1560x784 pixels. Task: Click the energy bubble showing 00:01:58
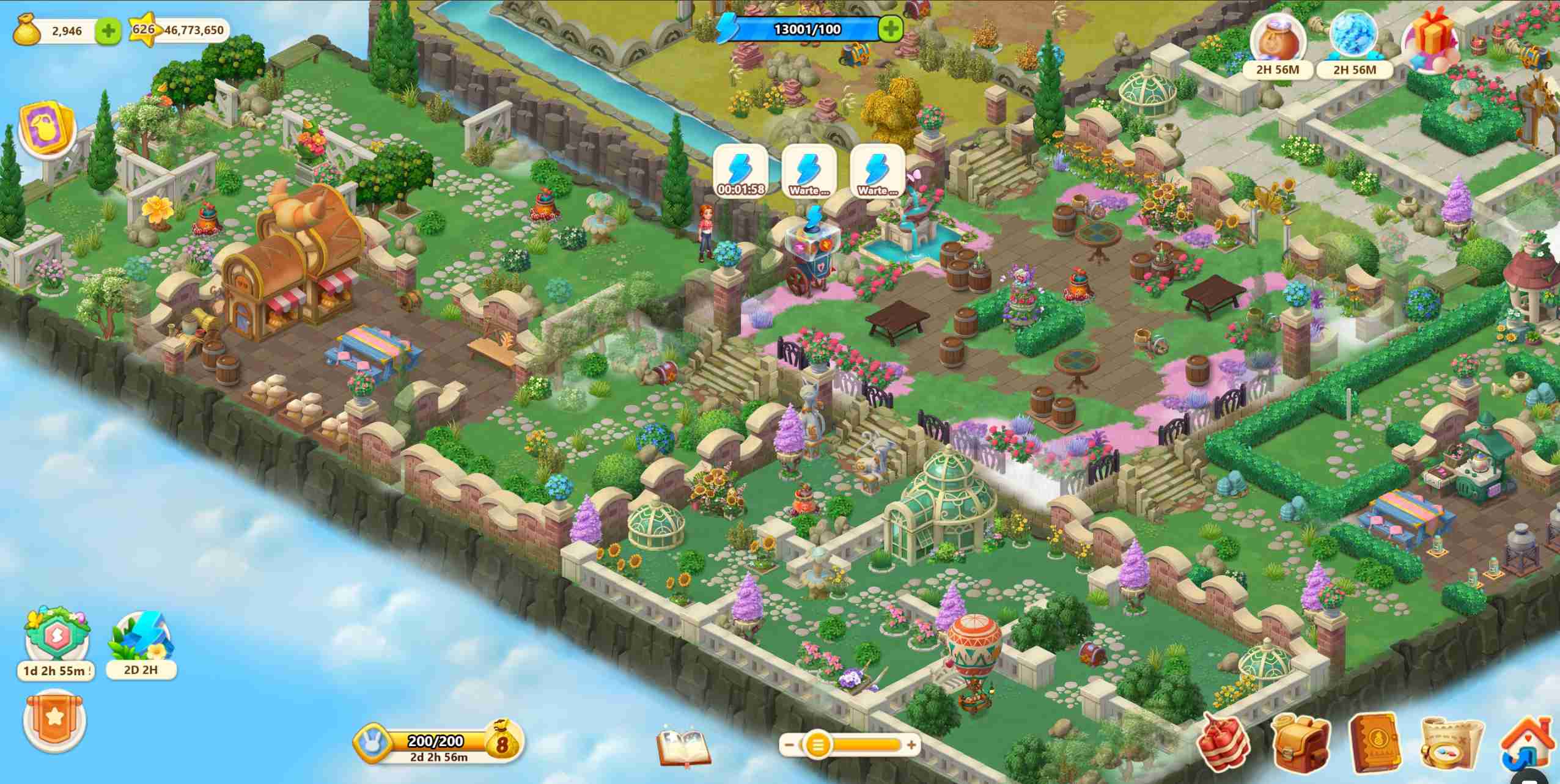741,171
